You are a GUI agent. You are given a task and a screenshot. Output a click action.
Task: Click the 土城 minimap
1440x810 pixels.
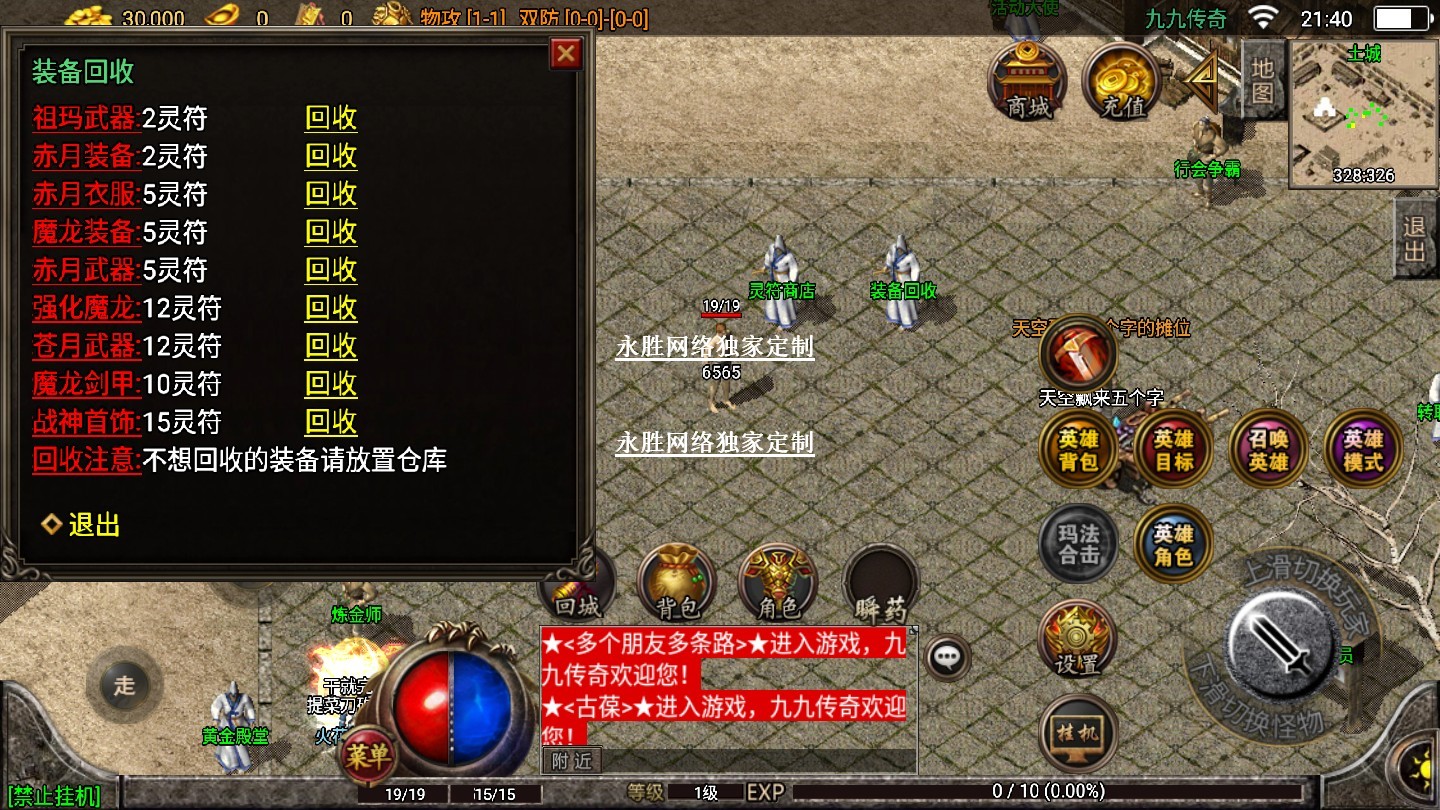click(x=1362, y=115)
